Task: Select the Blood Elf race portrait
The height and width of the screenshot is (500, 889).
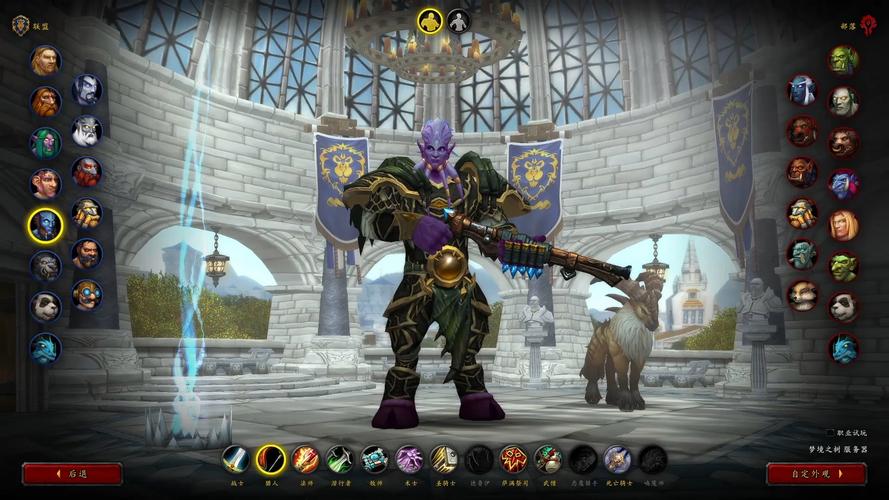Action: (x=843, y=225)
